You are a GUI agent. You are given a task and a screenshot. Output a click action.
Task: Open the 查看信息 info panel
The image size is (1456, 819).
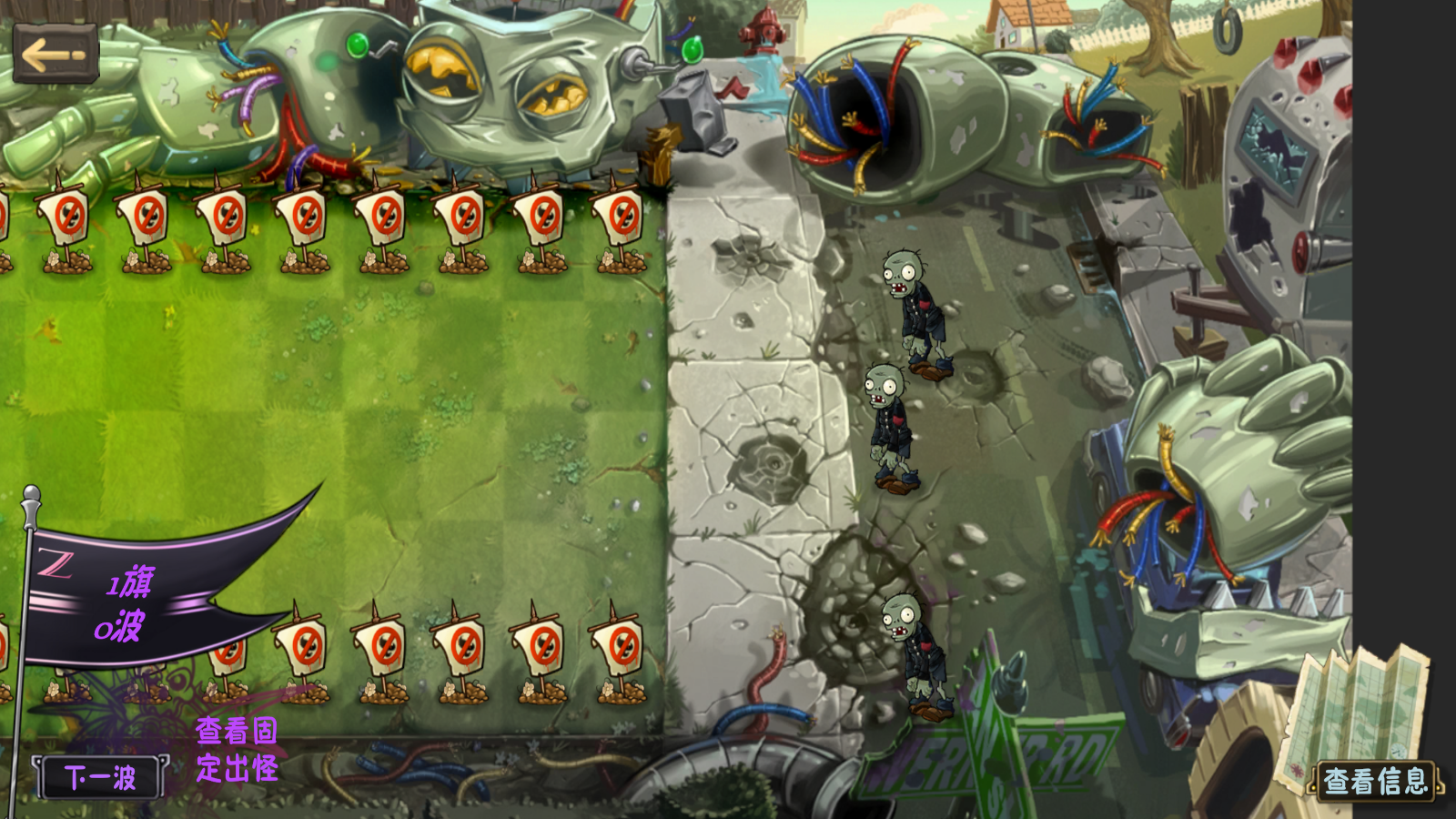(1375, 781)
